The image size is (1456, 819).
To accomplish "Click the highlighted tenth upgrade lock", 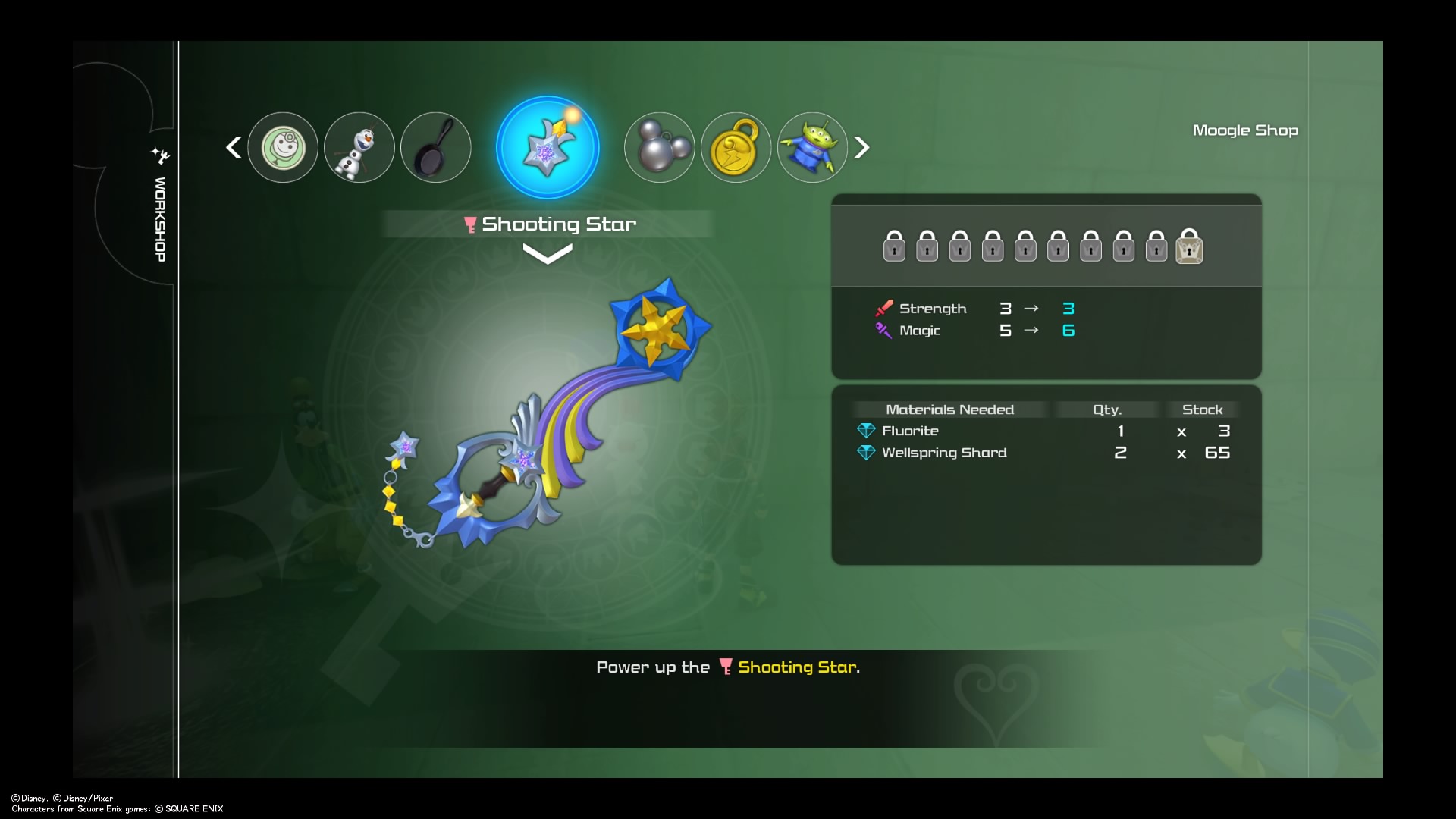I will pos(1191,246).
